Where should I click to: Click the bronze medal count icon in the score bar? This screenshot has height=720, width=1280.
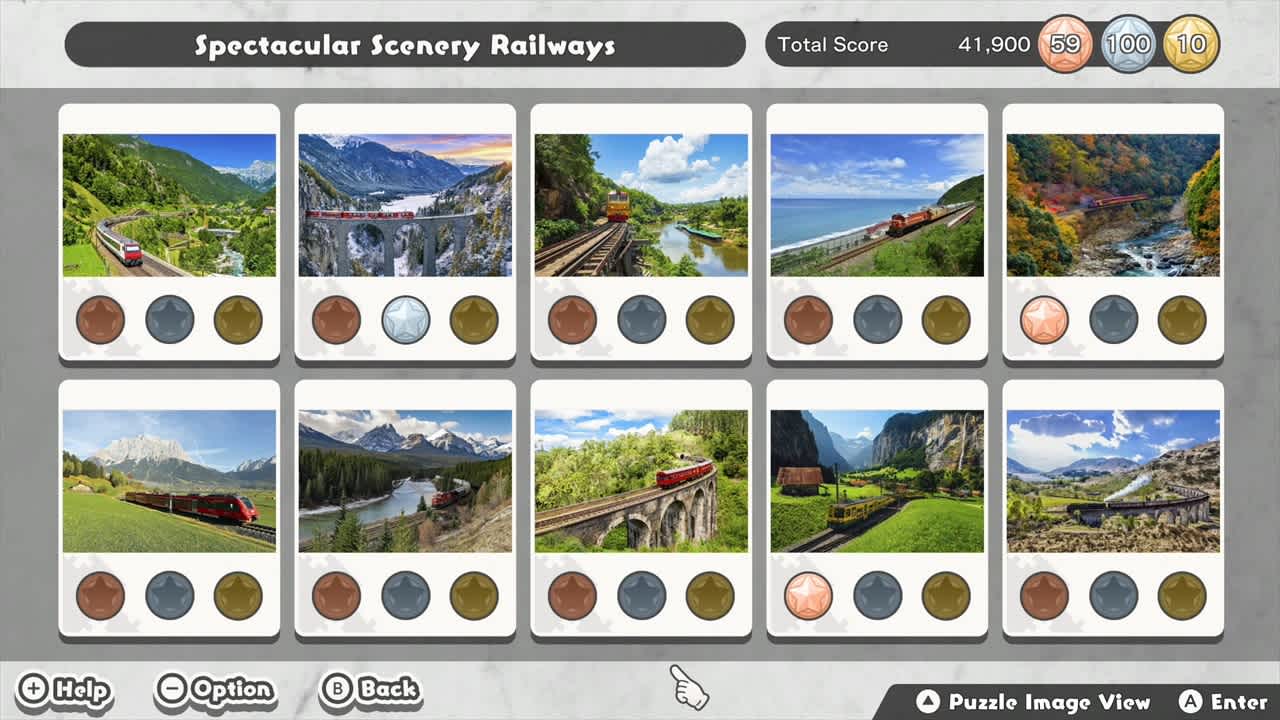point(1063,44)
